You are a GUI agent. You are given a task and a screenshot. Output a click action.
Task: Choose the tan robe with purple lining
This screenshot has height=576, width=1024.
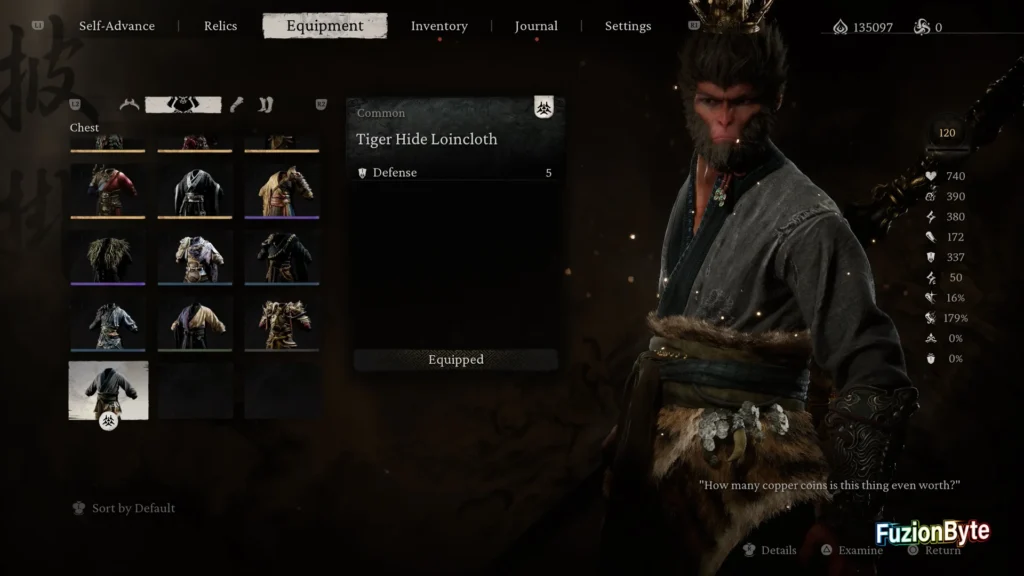195,323
